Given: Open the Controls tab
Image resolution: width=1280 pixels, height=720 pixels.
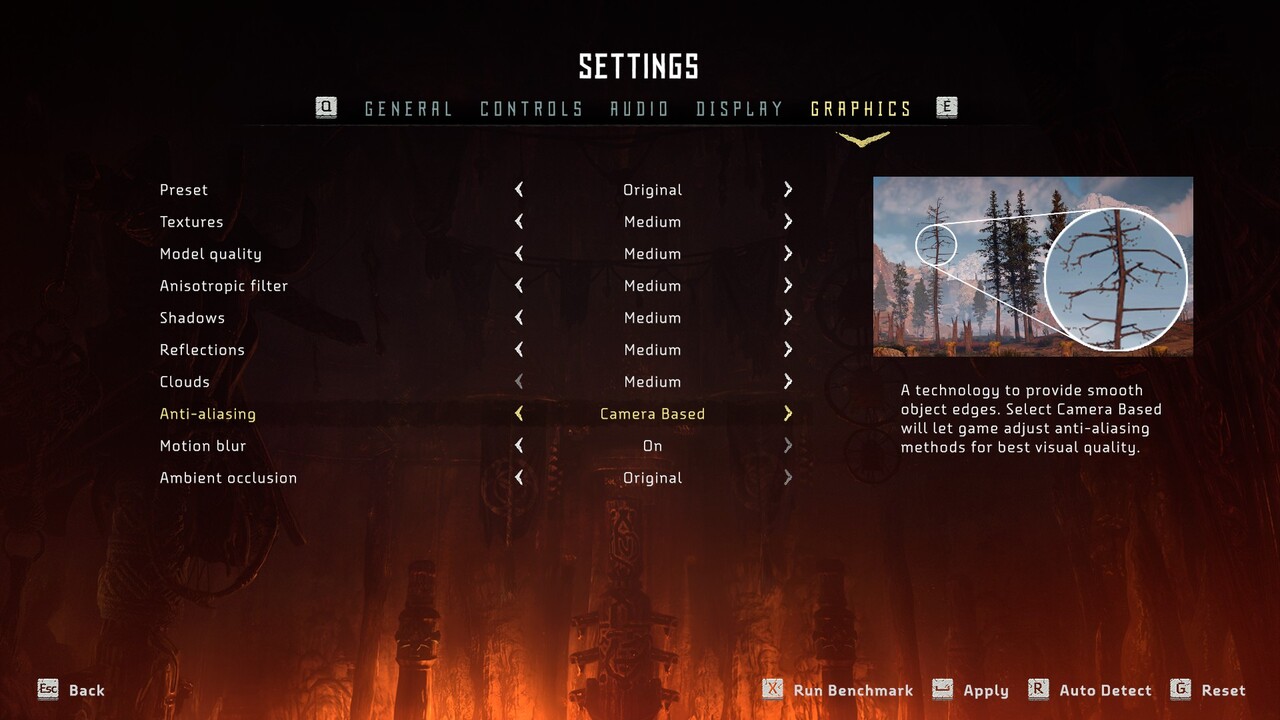Looking at the screenshot, I should coord(531,109).
